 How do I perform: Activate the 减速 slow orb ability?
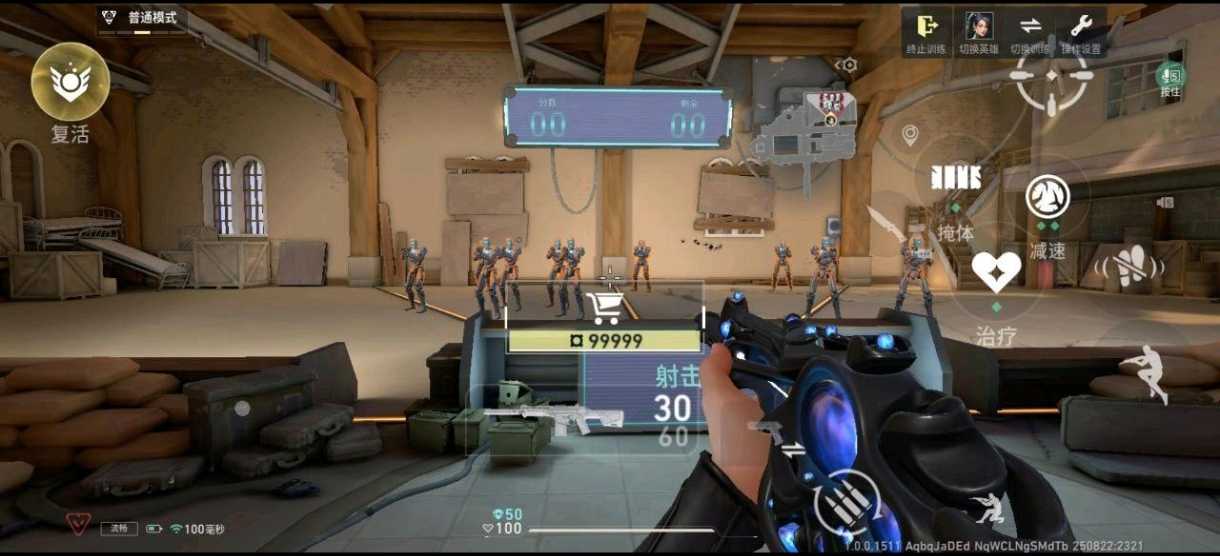click(x=1047, y=196)
